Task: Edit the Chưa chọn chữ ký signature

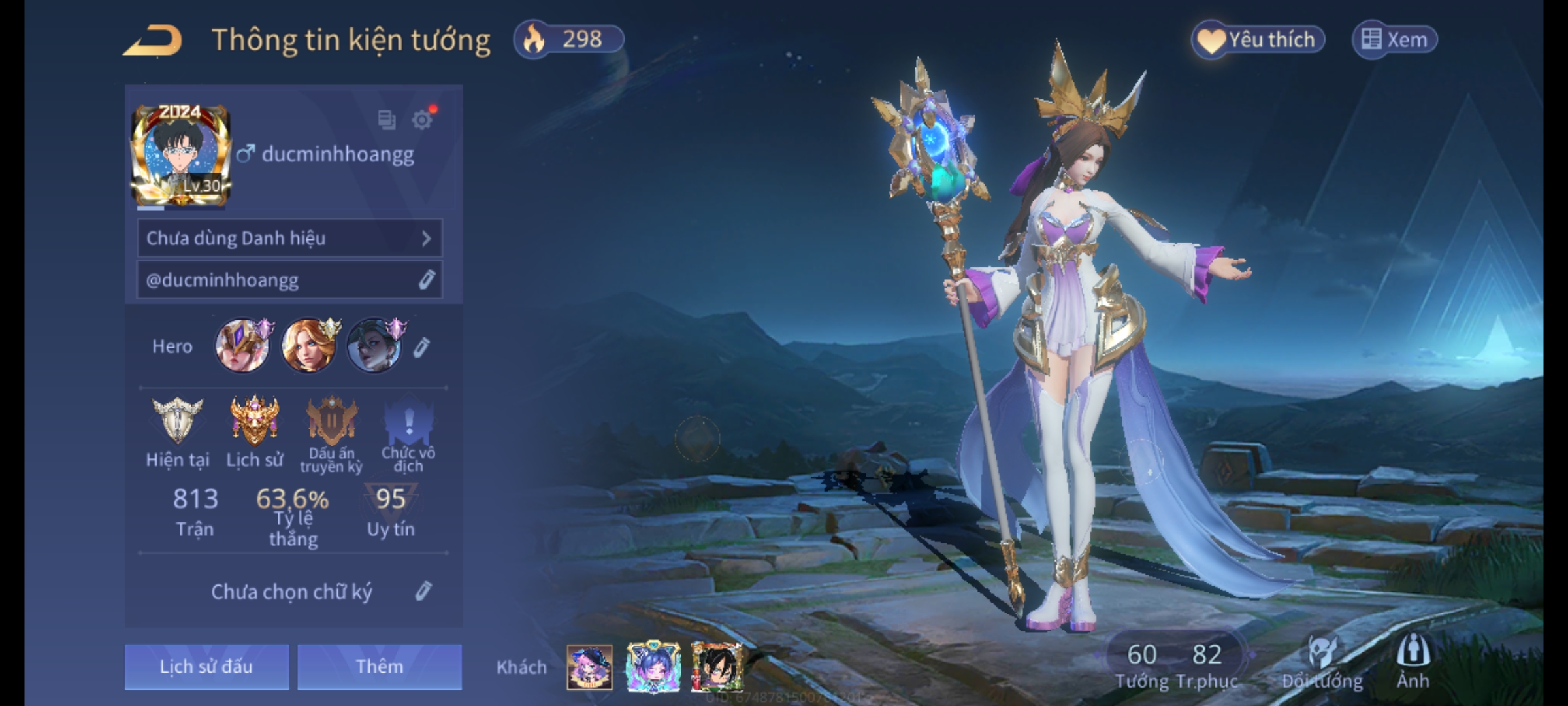Action: (x=423, y=592)
